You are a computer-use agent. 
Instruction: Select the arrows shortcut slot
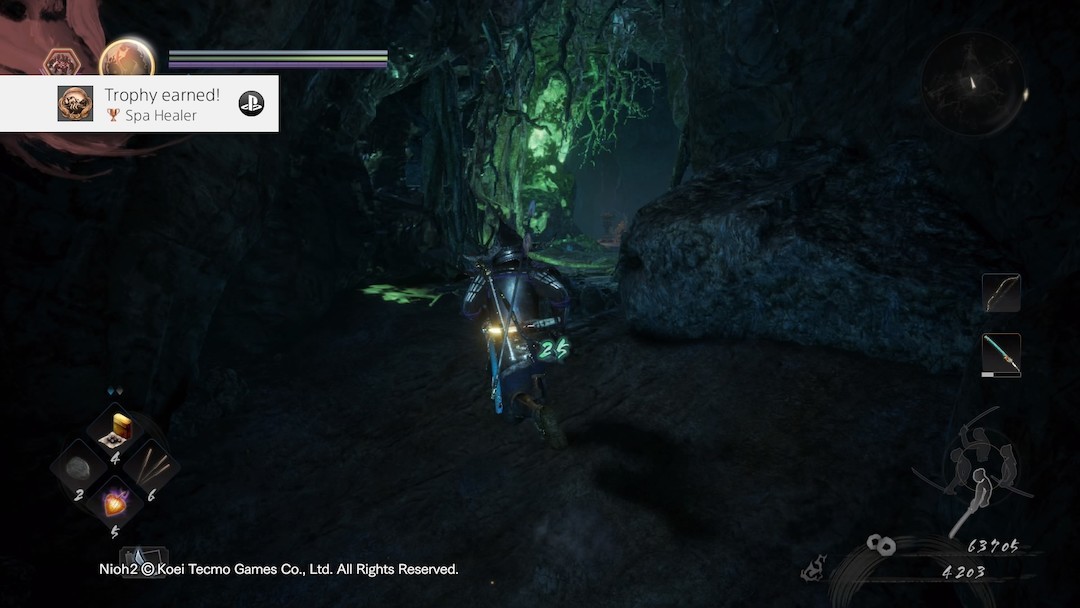click(152, 466)
